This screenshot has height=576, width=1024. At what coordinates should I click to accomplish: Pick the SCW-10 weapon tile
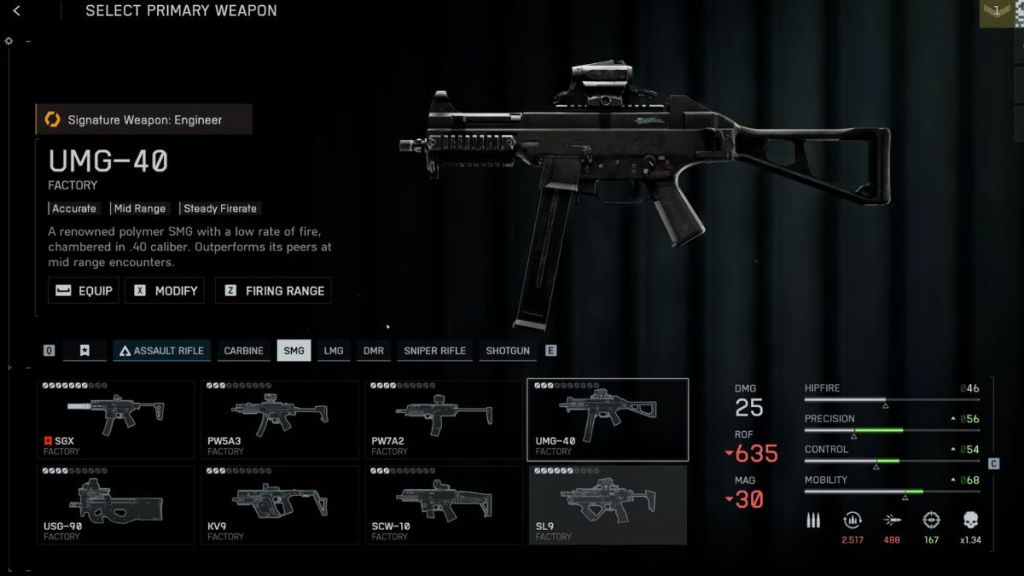point(444,505)
